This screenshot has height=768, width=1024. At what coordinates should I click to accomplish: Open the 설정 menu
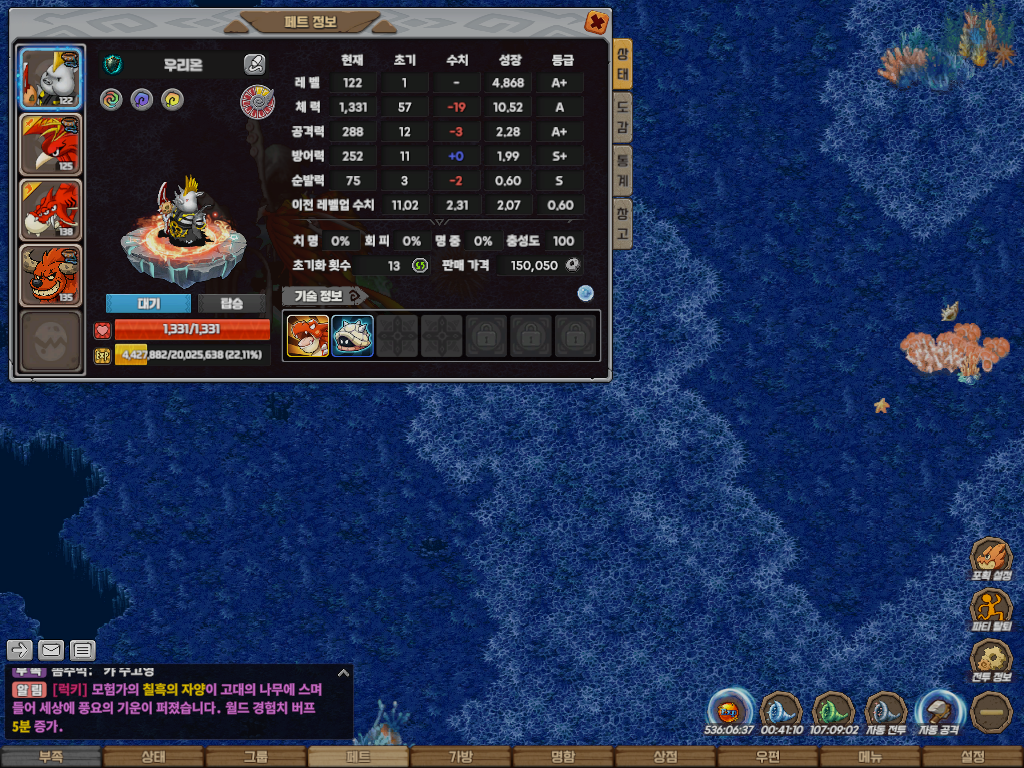pyautogui.click(x=972, y=757)
